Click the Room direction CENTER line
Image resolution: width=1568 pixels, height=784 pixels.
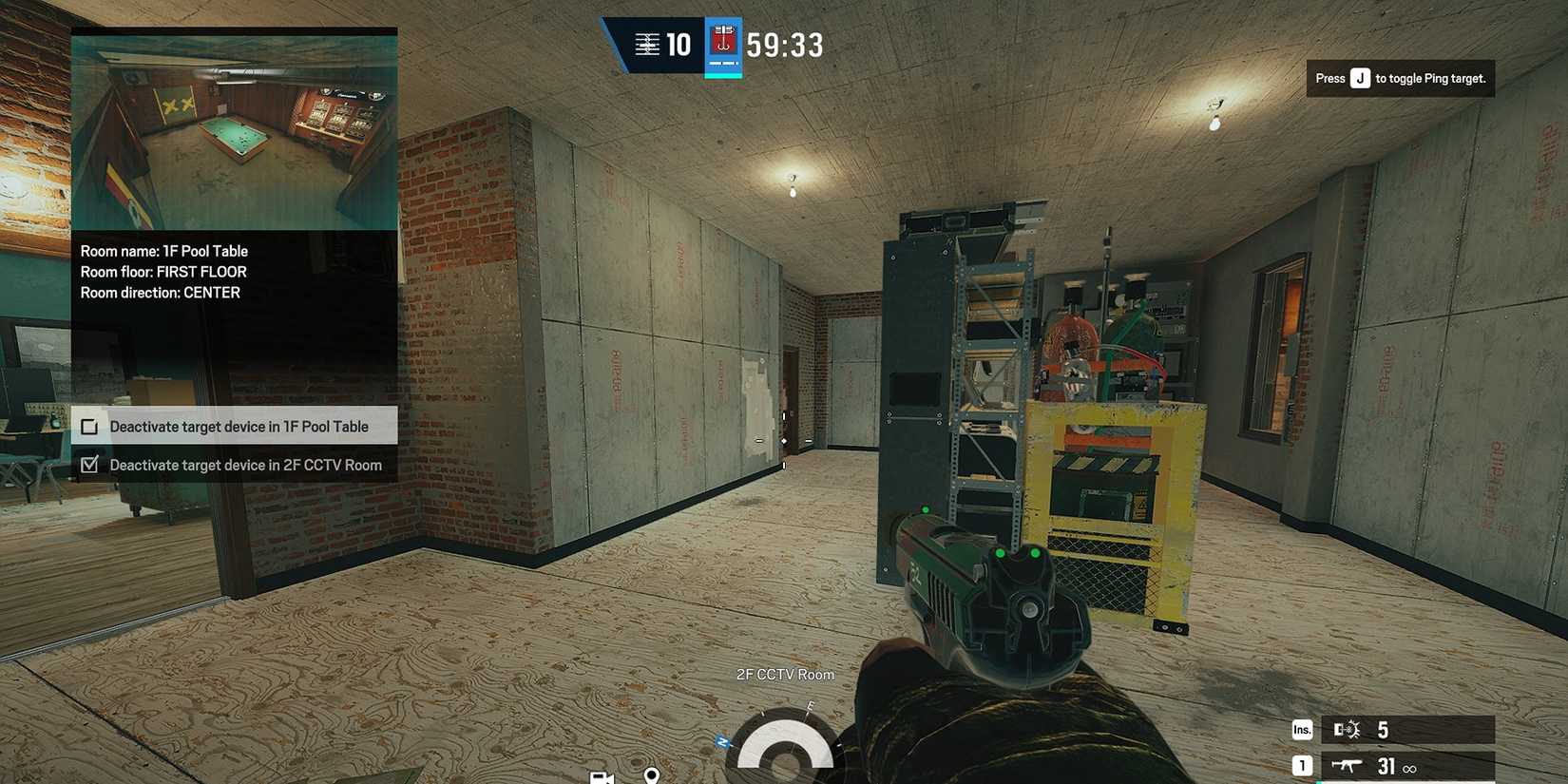[159, 293]
